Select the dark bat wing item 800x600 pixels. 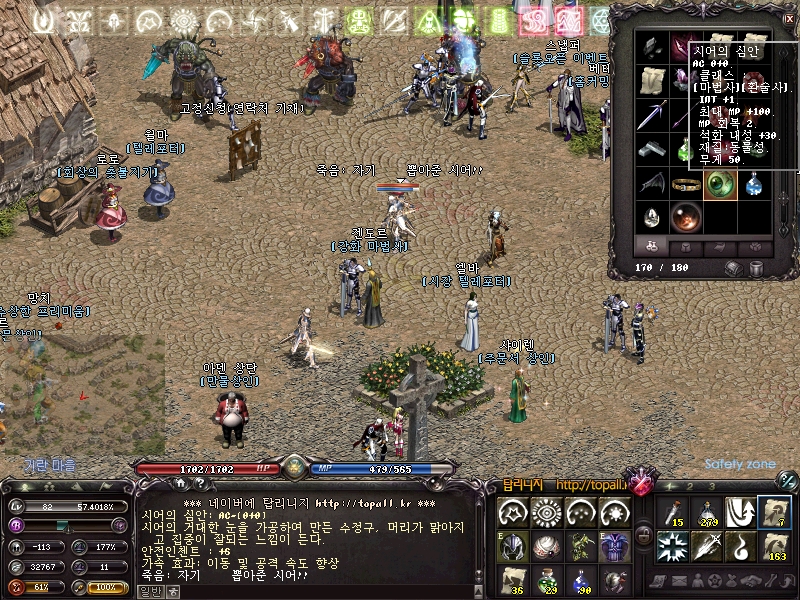[x=651, y=184]
